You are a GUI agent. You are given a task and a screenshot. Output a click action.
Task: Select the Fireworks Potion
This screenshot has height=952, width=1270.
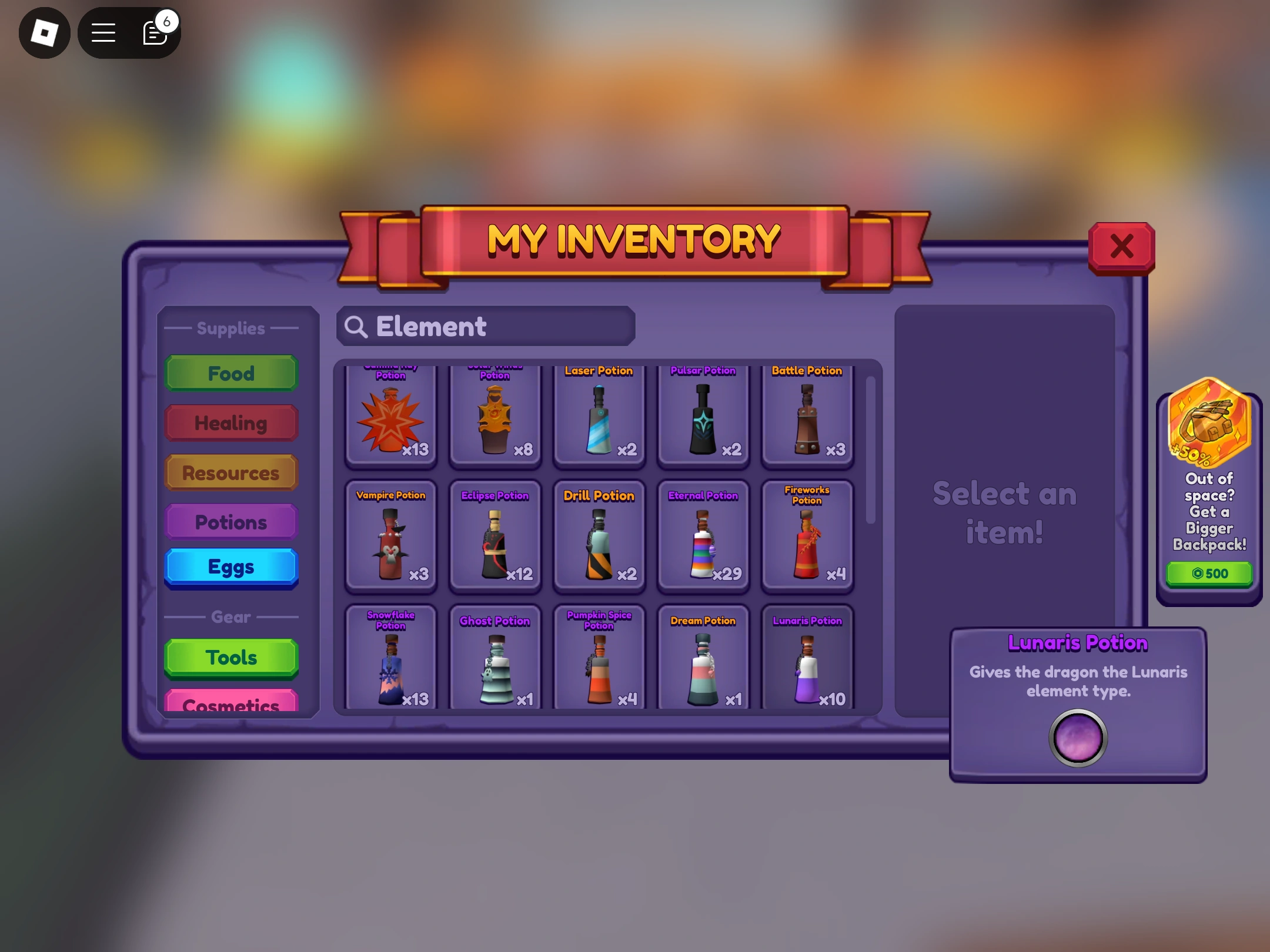pos(807,538)
